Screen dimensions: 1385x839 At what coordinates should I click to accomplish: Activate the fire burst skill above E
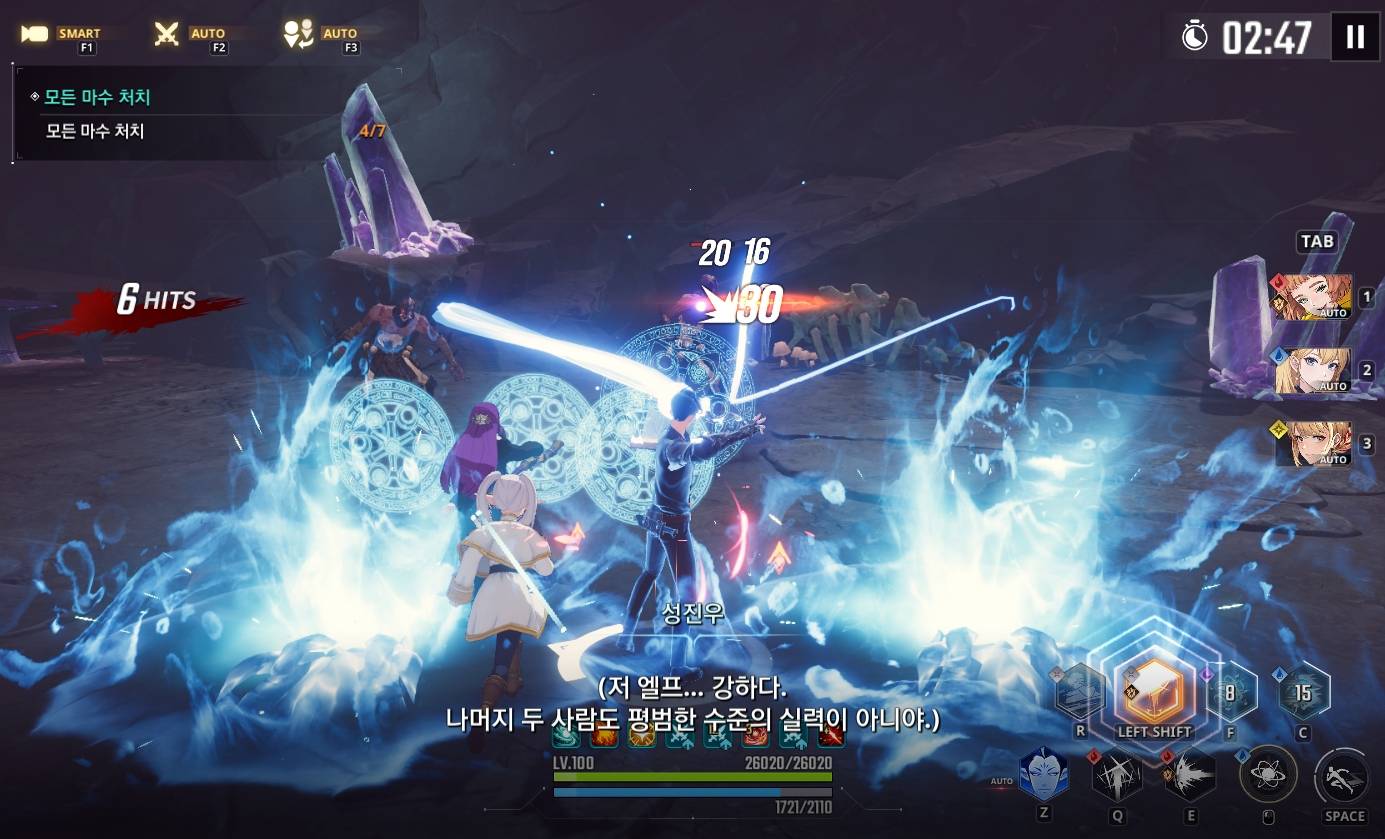click(1190, 774)
